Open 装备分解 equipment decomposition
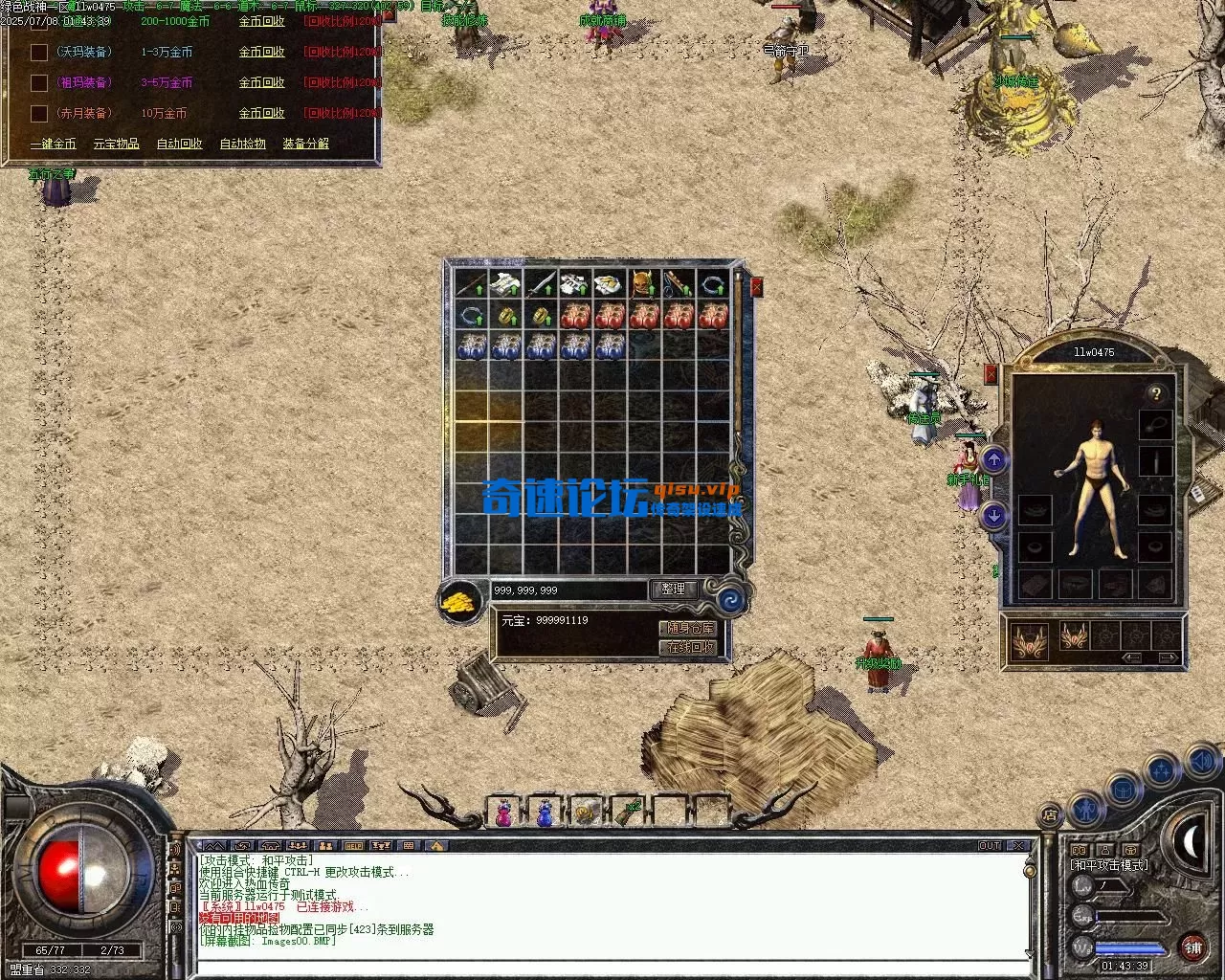The image size is (1225, 980). (305, 144)
